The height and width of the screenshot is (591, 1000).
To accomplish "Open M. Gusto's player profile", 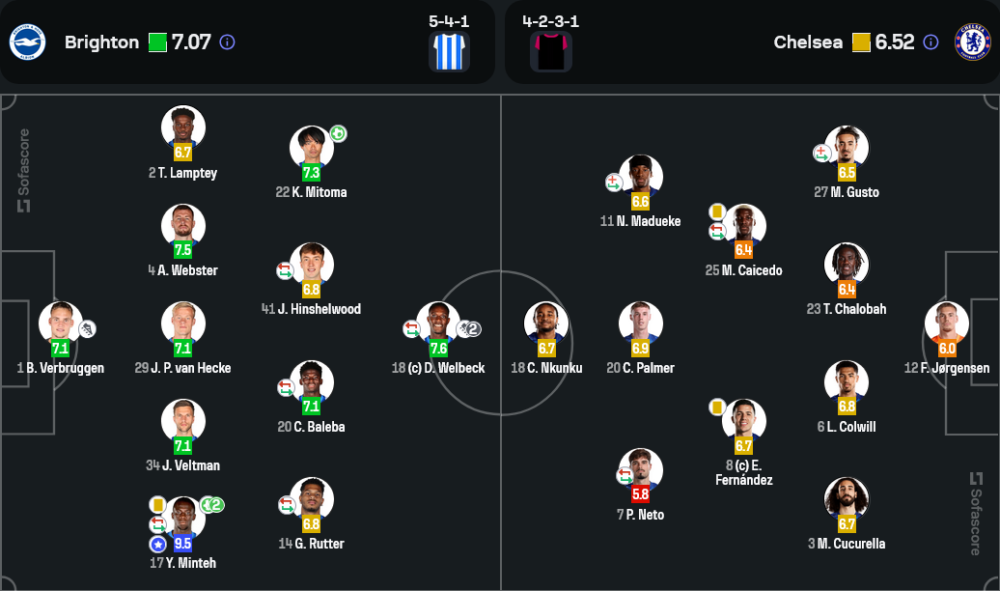I will pos(846,147).
